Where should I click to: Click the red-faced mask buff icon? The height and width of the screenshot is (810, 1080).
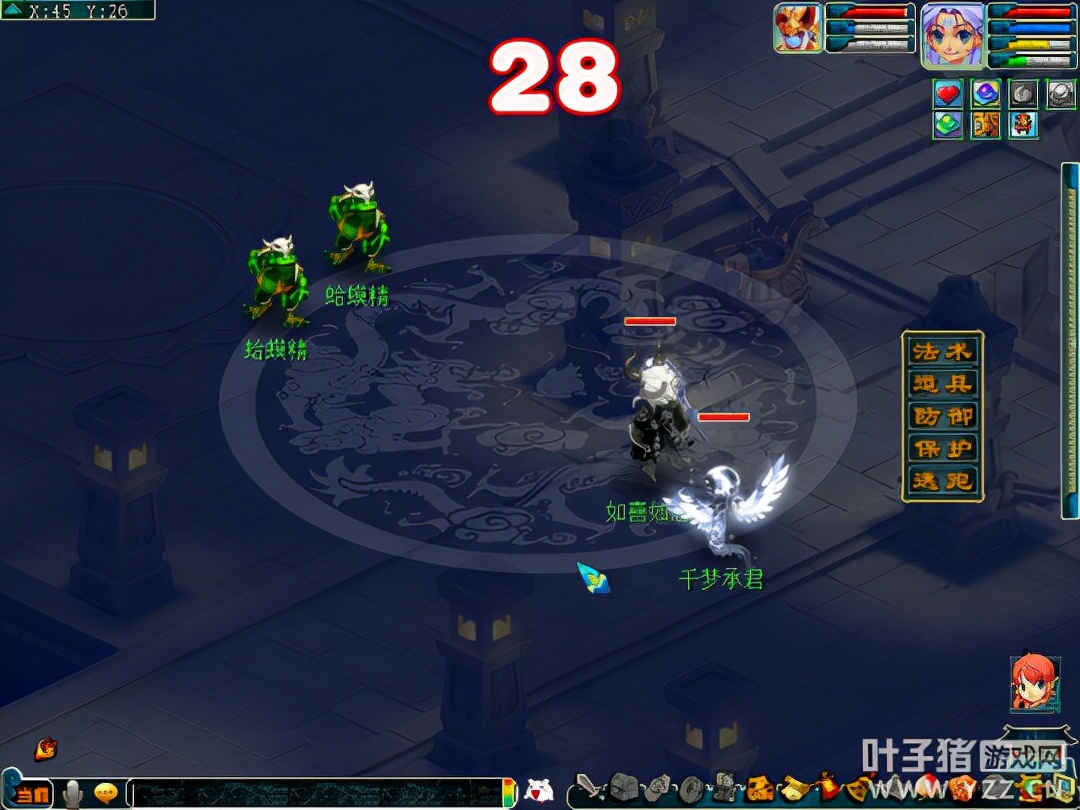pos(1023,125)
